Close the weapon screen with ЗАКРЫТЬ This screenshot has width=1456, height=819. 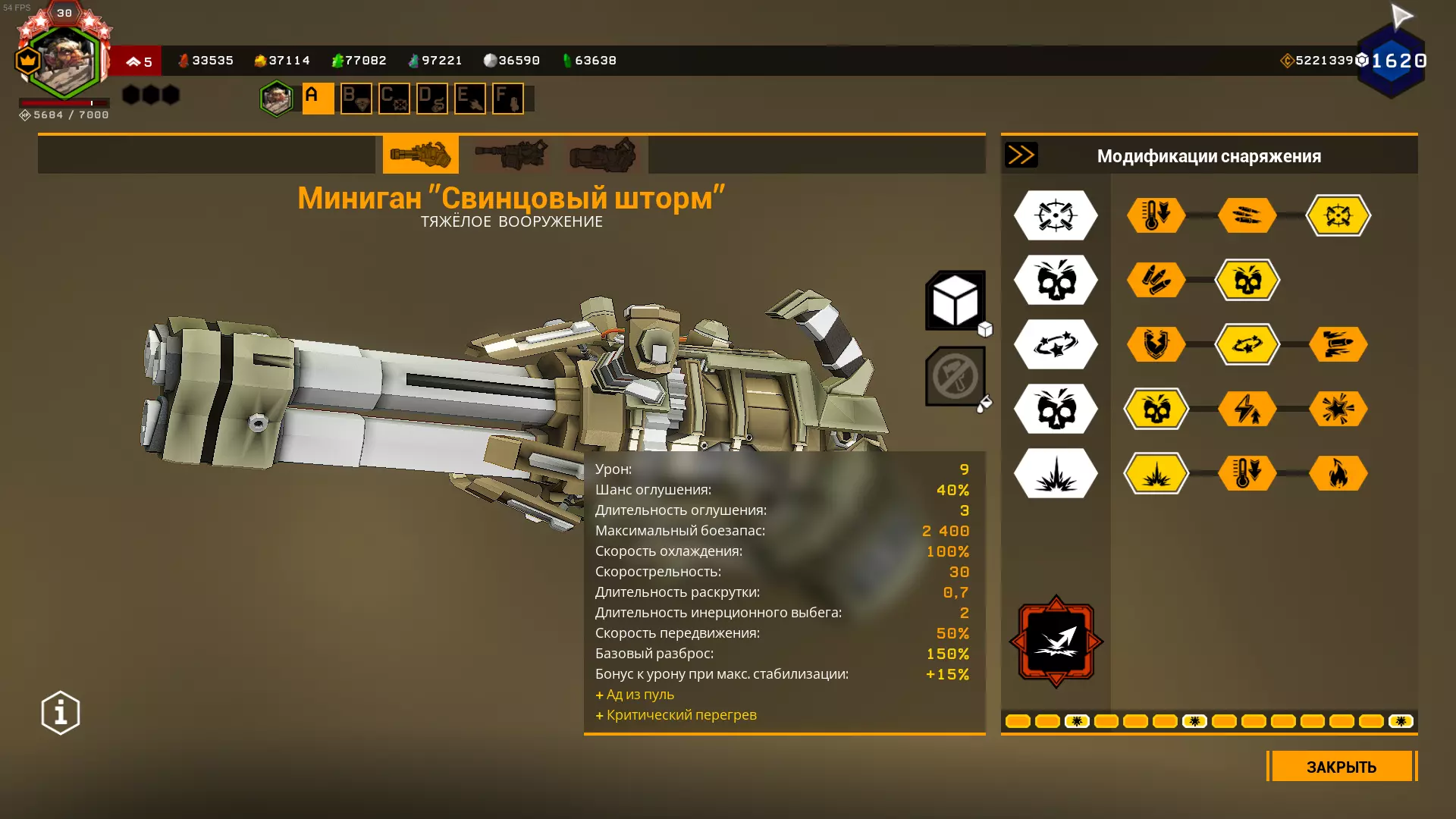pos(1341,767)
